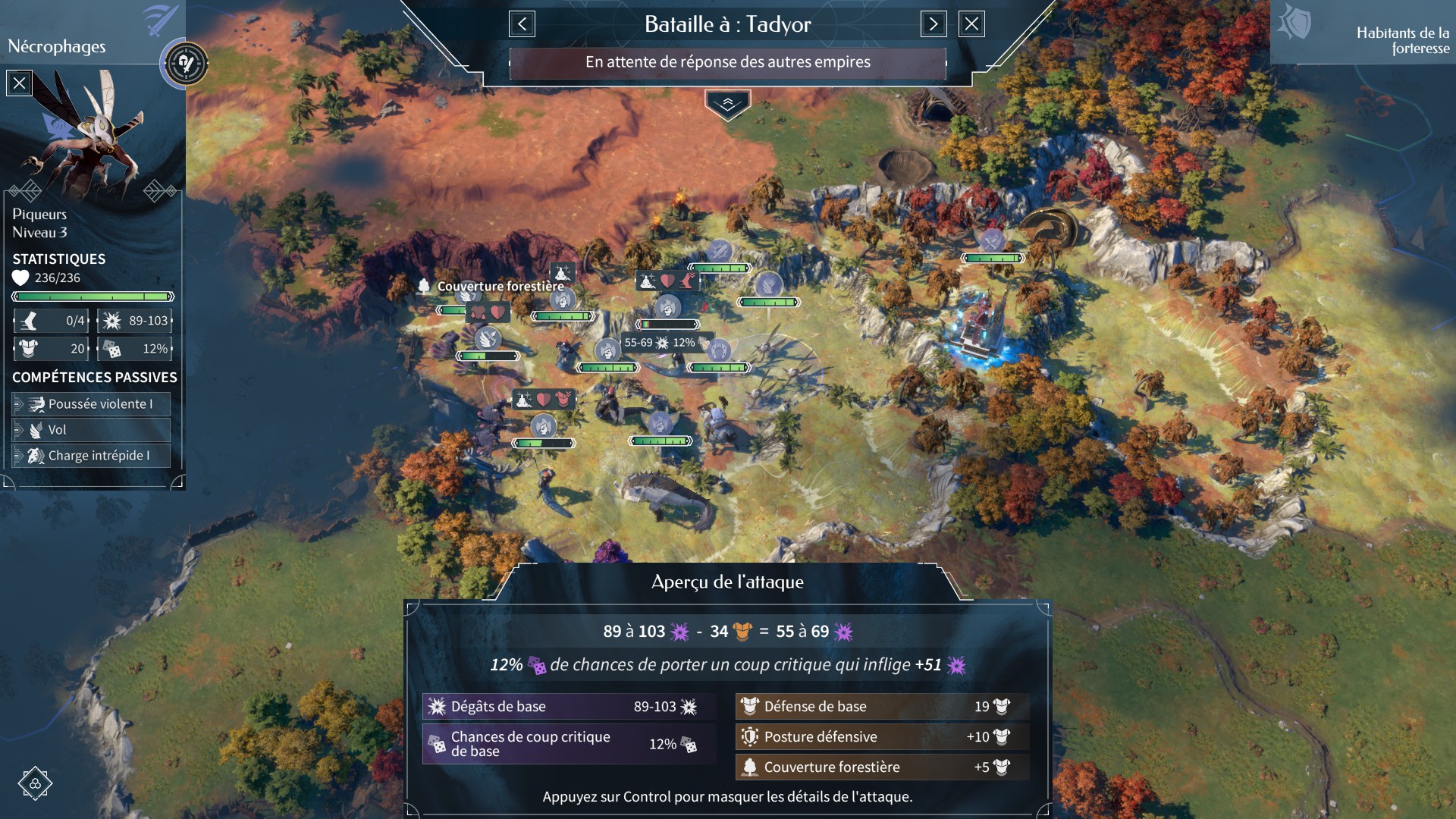The image size is (1456, 819).
Task: Open the hexagon icon in bottom-left corner
Action: (x=35, y=783)
